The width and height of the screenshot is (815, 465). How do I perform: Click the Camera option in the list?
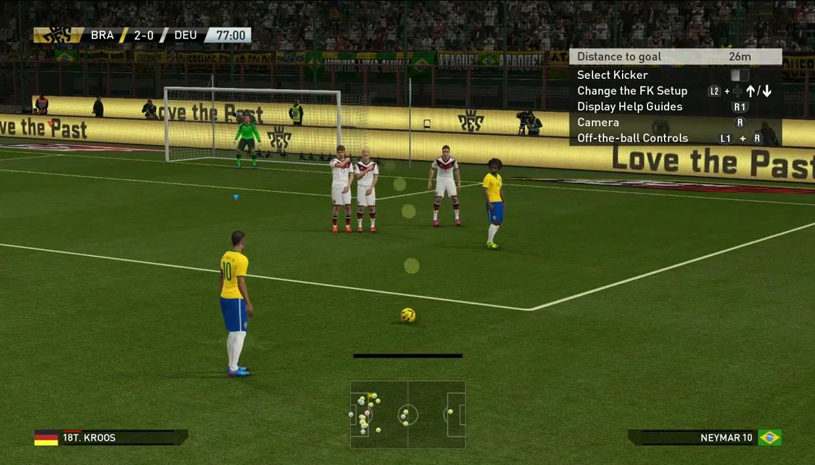pos(598,122)
